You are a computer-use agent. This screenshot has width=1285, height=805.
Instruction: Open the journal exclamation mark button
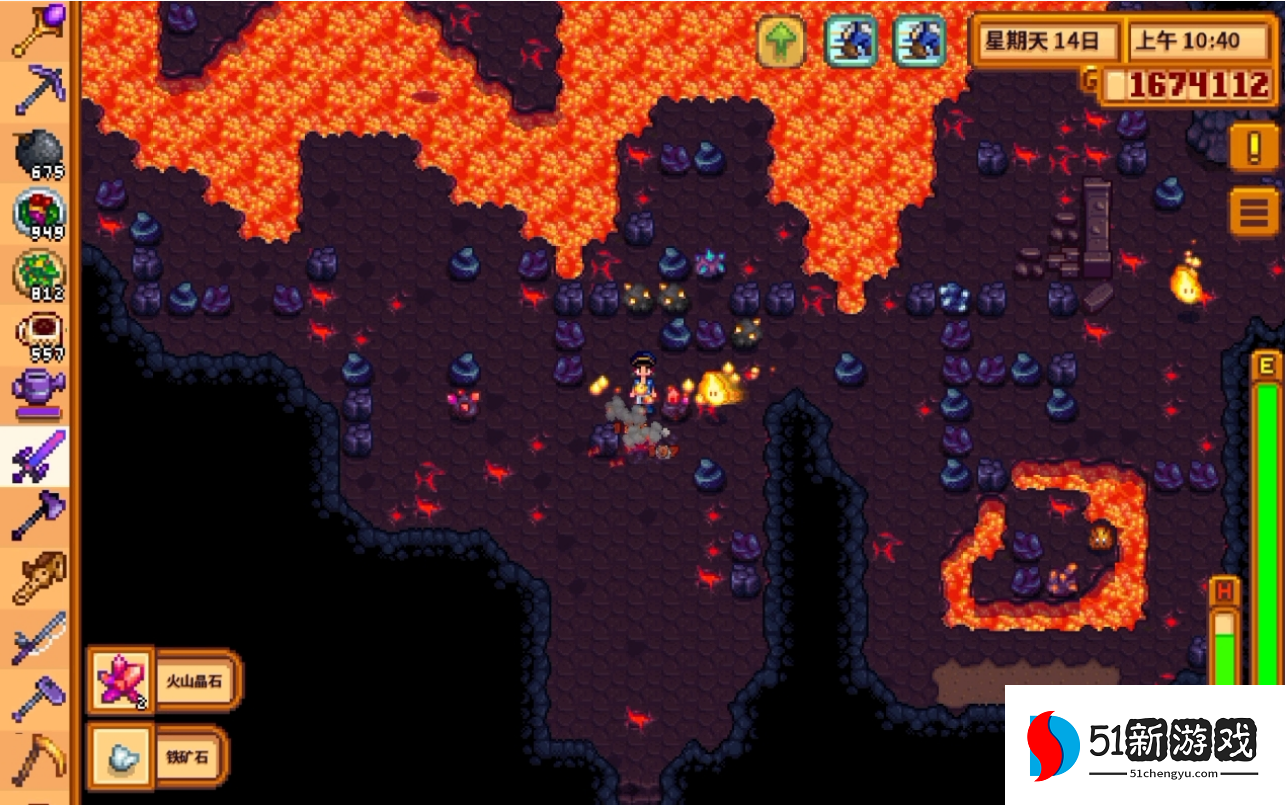click(x=1254, y=150)
